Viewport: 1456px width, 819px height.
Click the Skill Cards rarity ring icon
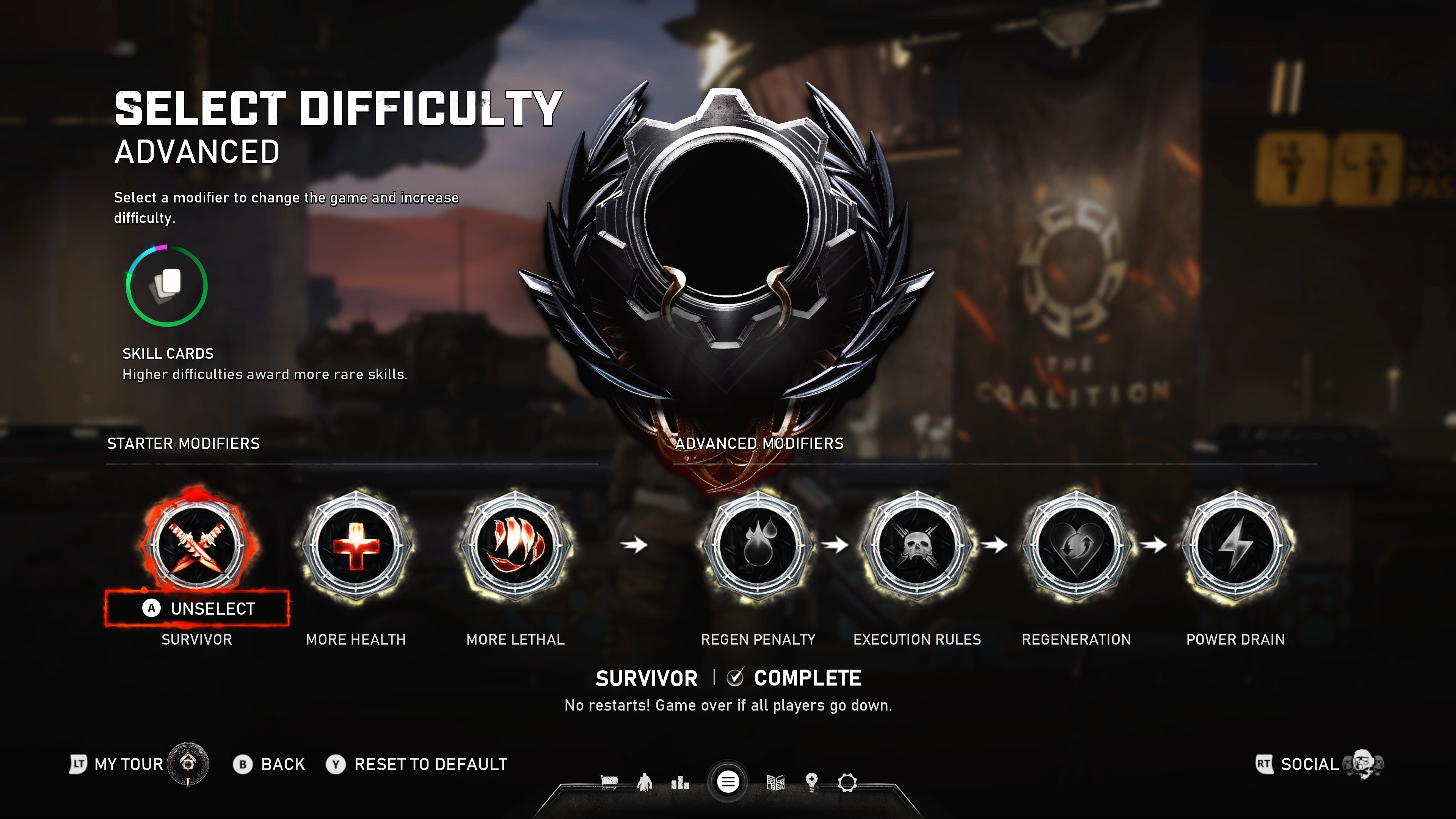pyautogui.click(x=167, y=286)
